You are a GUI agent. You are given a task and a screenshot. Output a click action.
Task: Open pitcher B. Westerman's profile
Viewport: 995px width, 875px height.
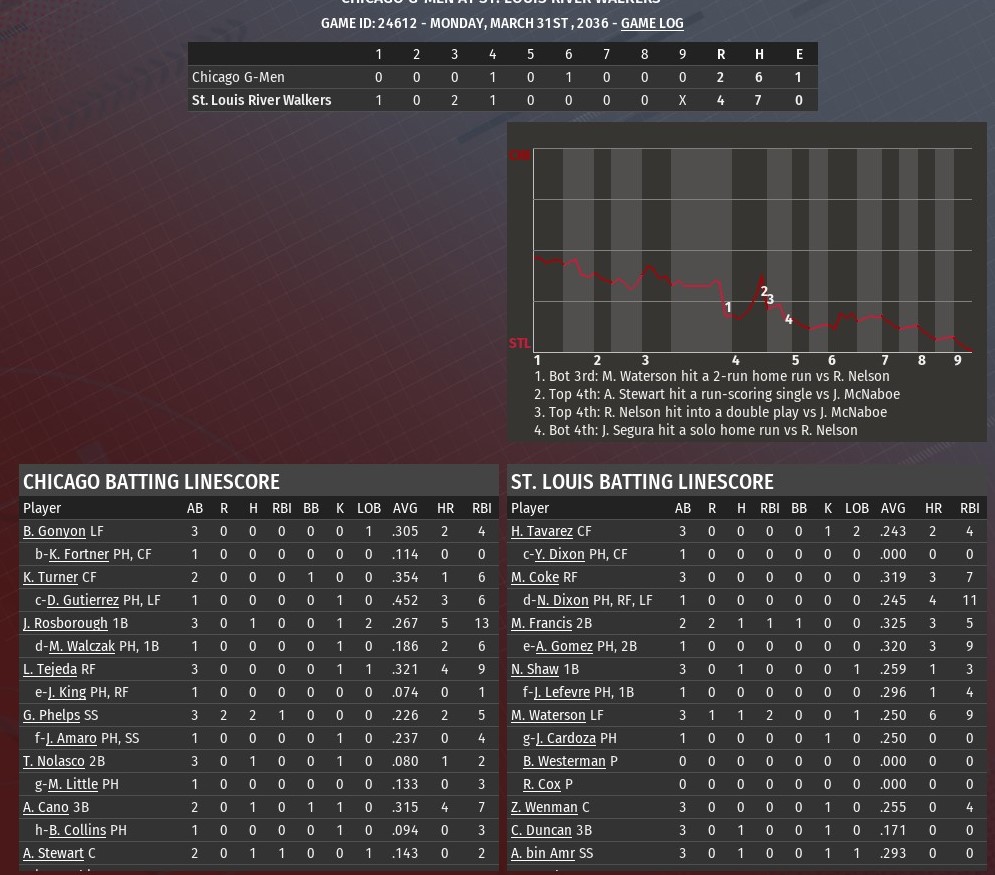564,761
